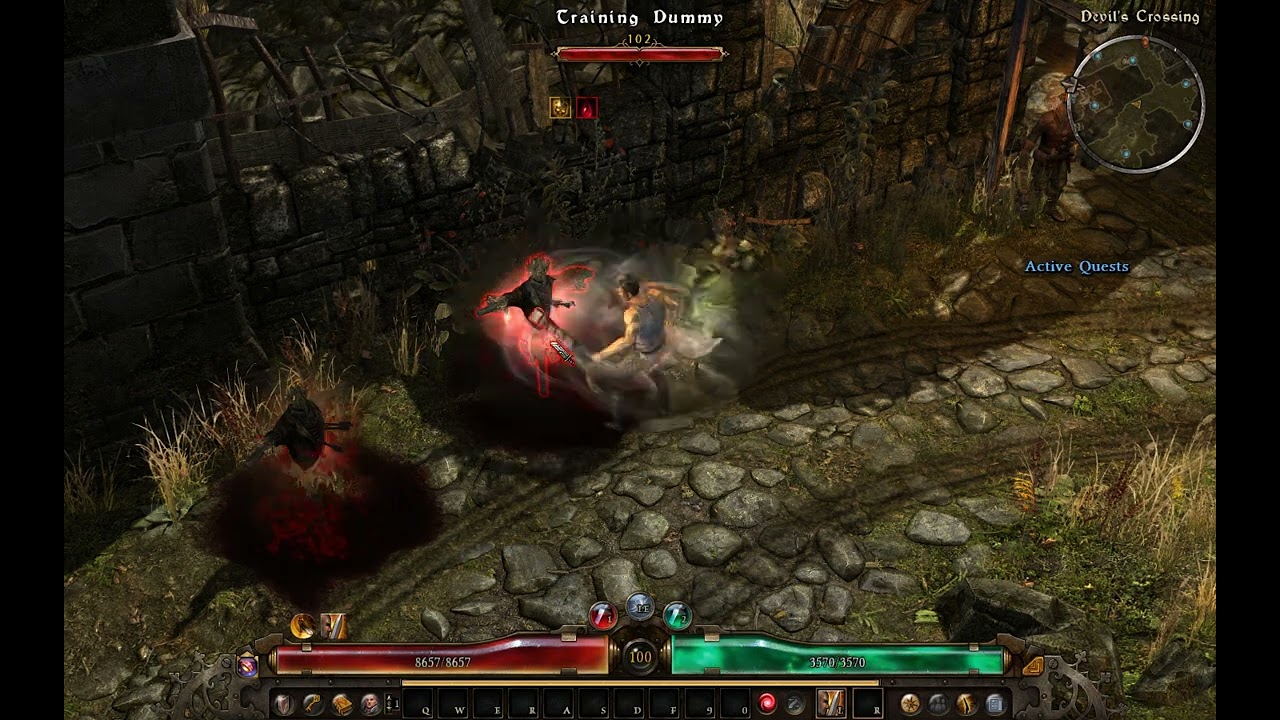This screenshot has height=720, width=1280.
Task: Open the orange book icon
Action: tap(342, 703)
